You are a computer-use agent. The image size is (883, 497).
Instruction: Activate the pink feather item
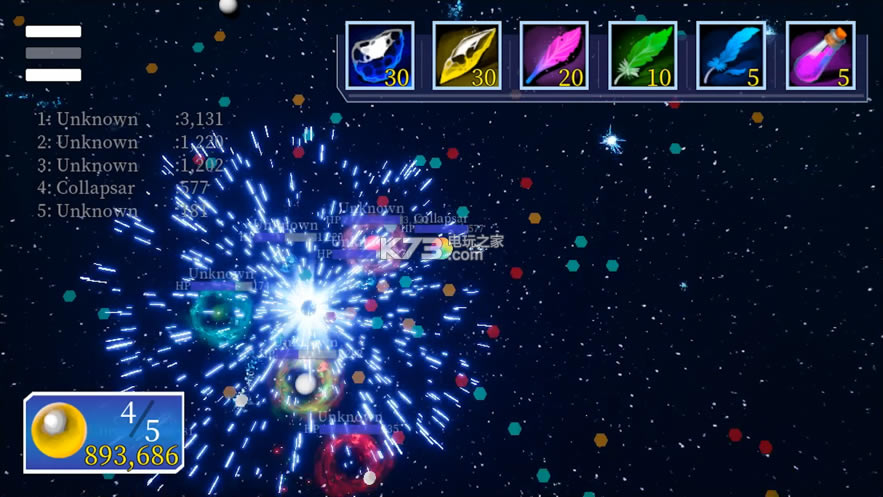(x=554, y=56)
